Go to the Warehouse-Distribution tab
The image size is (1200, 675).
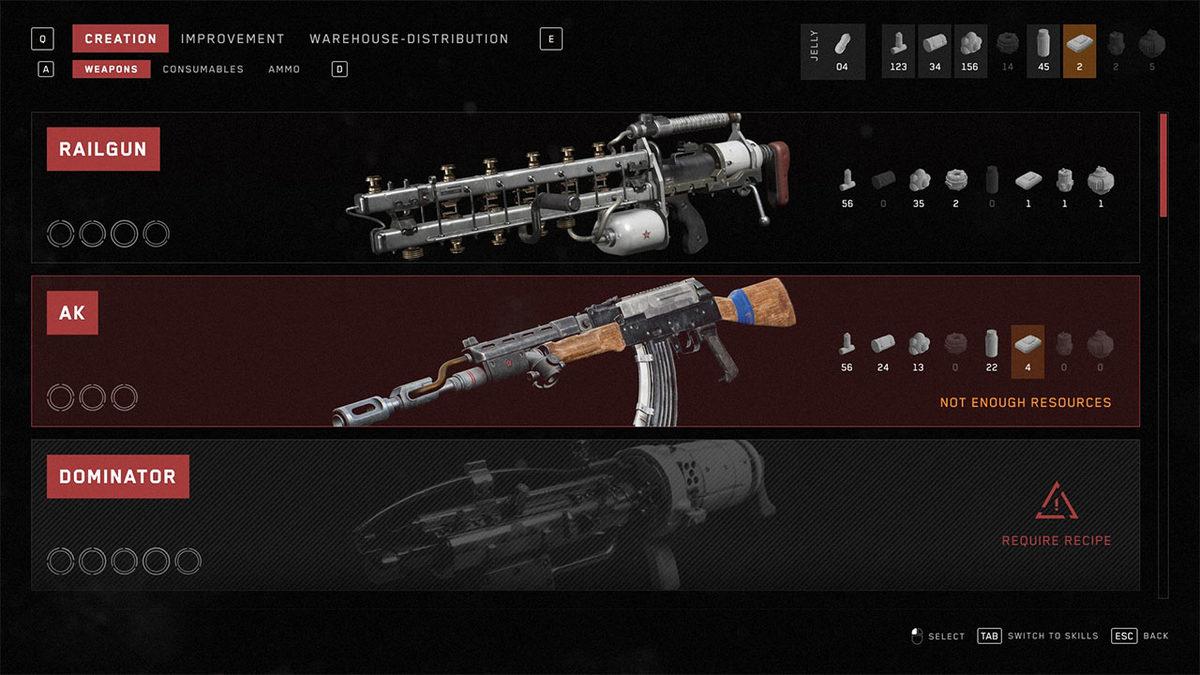409,39
